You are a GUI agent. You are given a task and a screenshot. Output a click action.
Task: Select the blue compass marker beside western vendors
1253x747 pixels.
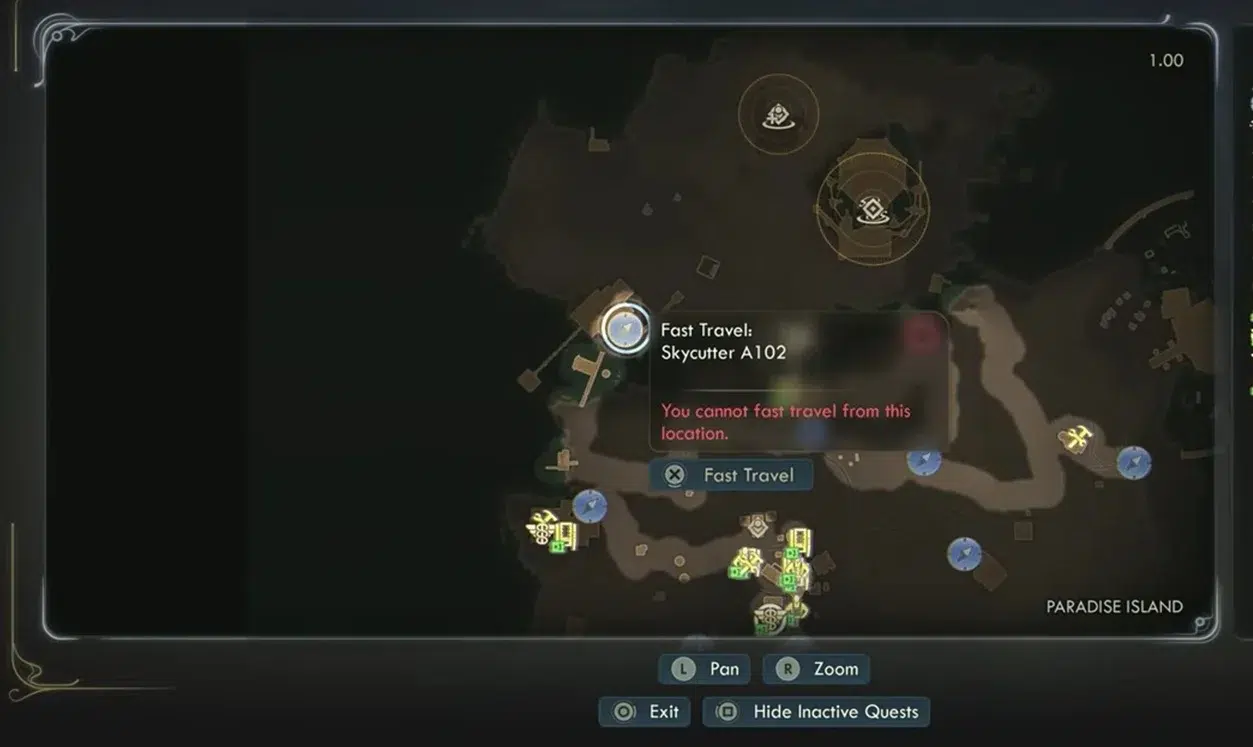click(590, 506)
